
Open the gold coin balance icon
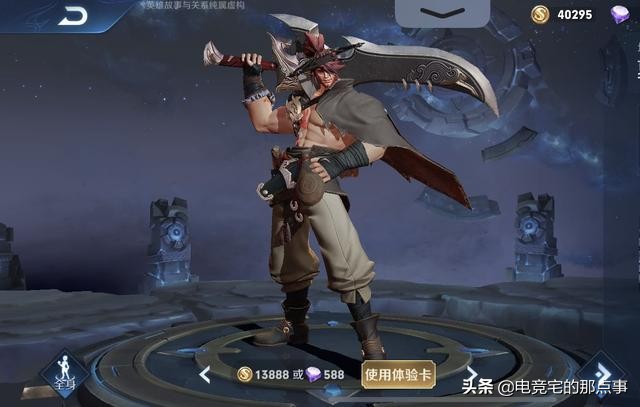540,14
